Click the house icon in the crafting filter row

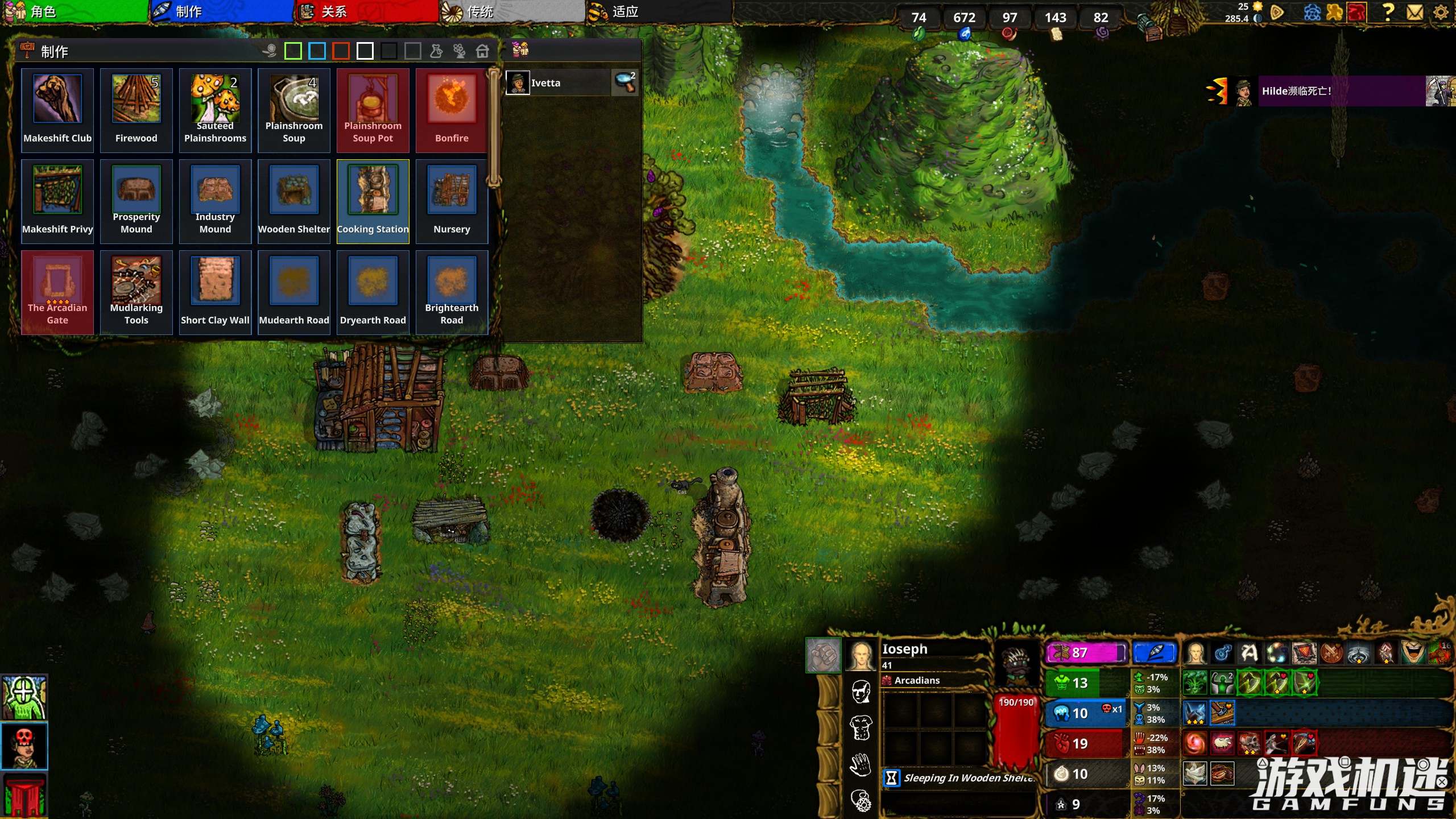click(x=483, y=51)
